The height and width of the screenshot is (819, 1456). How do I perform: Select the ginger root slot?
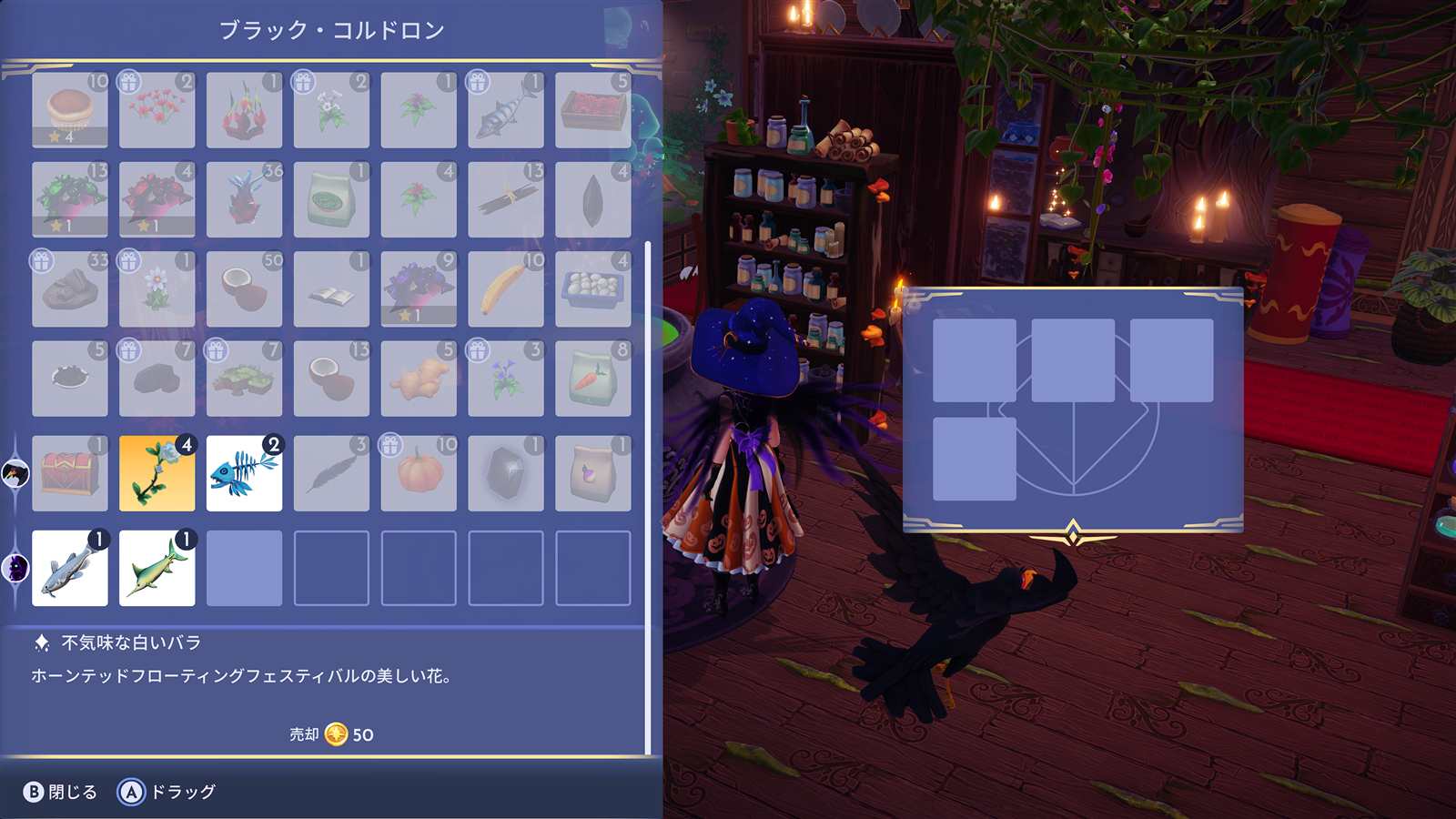coord(419,379)
